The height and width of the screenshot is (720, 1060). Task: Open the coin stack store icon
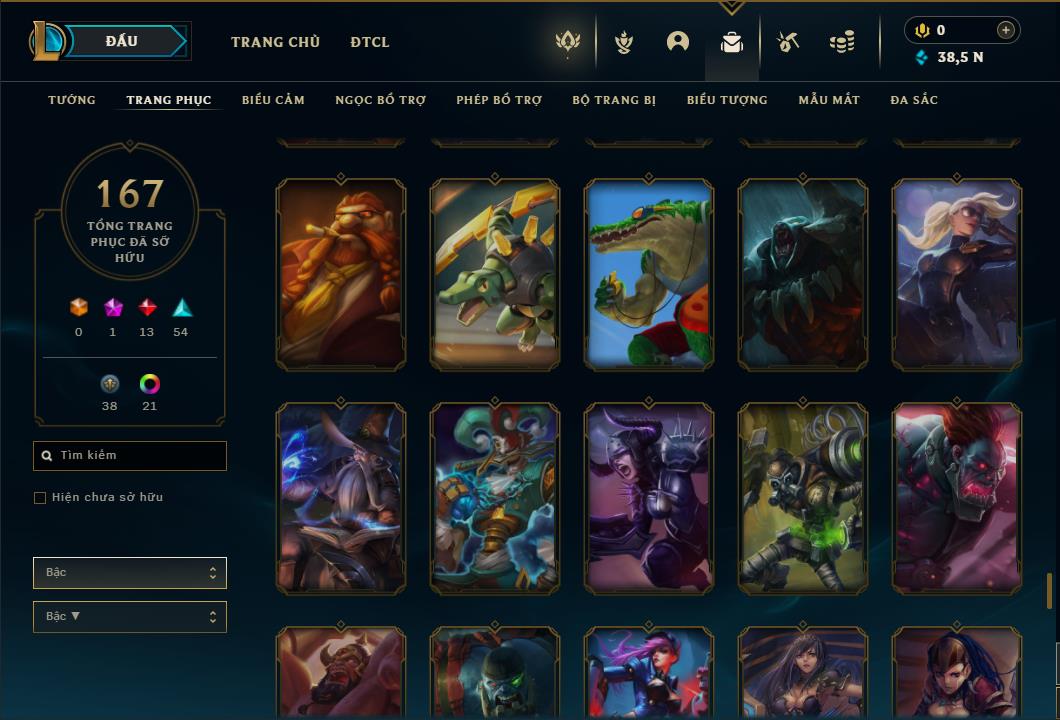[842, 42]
